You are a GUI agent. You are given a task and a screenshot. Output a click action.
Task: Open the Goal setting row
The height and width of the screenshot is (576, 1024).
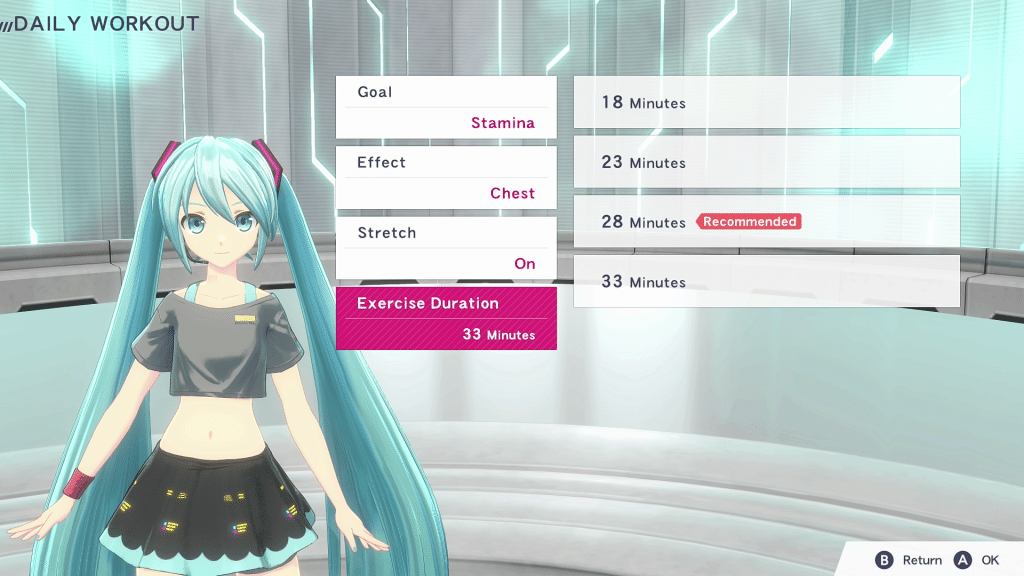point(446,107)
